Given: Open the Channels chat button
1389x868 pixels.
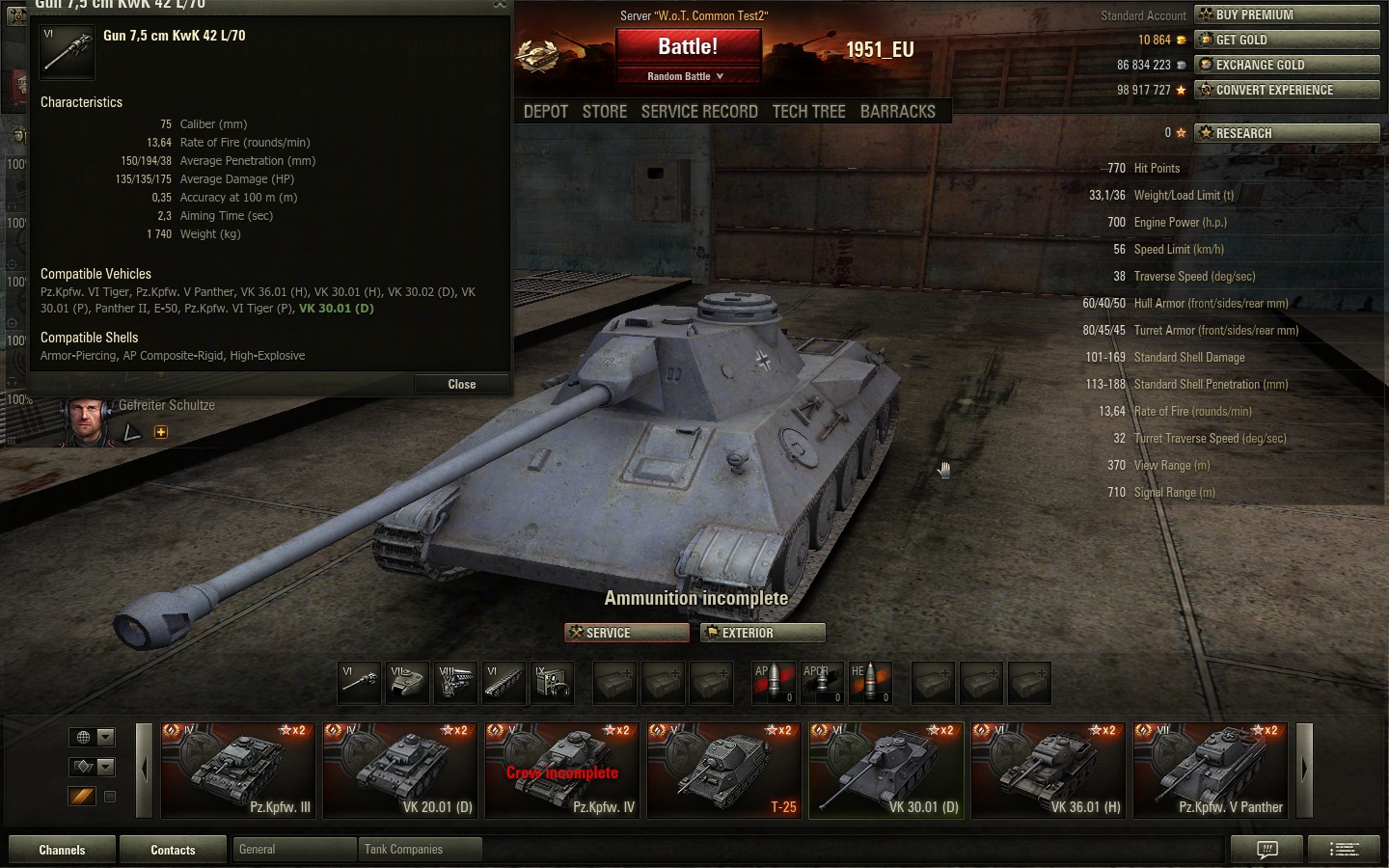Looking at the screenshot, I should (62, 850).
